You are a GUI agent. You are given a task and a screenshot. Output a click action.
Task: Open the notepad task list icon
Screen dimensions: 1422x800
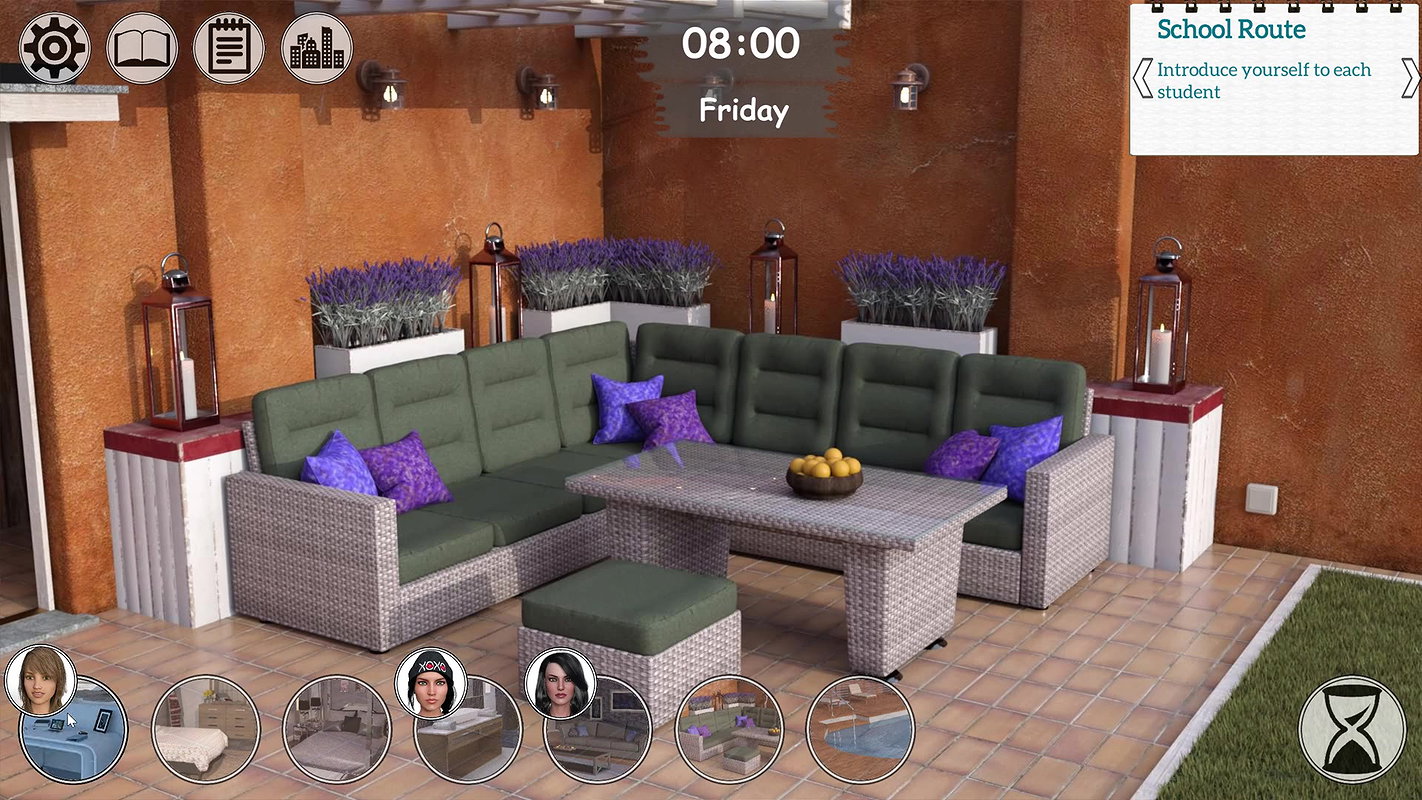[229, 48]
